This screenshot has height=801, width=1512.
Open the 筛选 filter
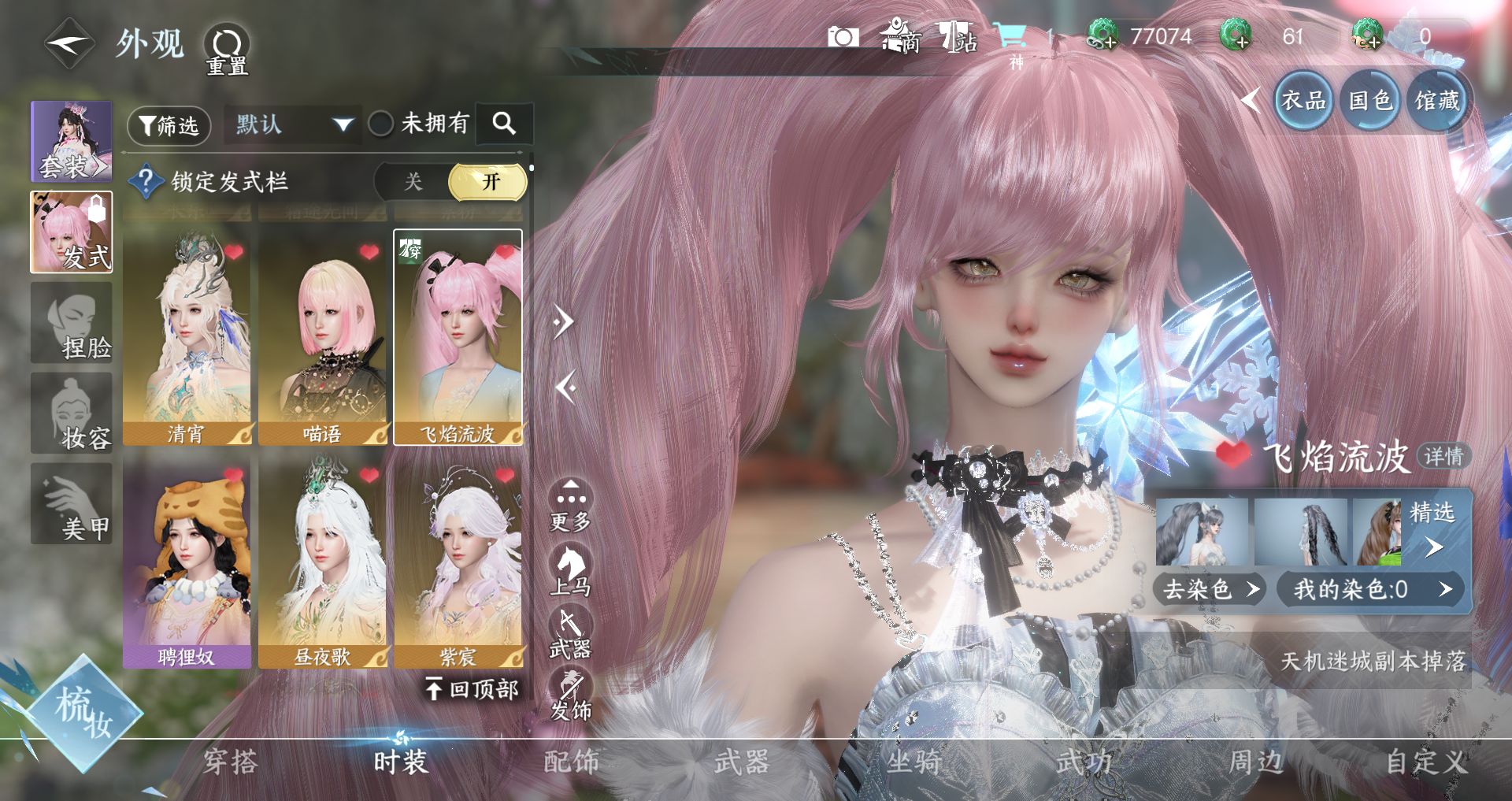pos(169,125)
